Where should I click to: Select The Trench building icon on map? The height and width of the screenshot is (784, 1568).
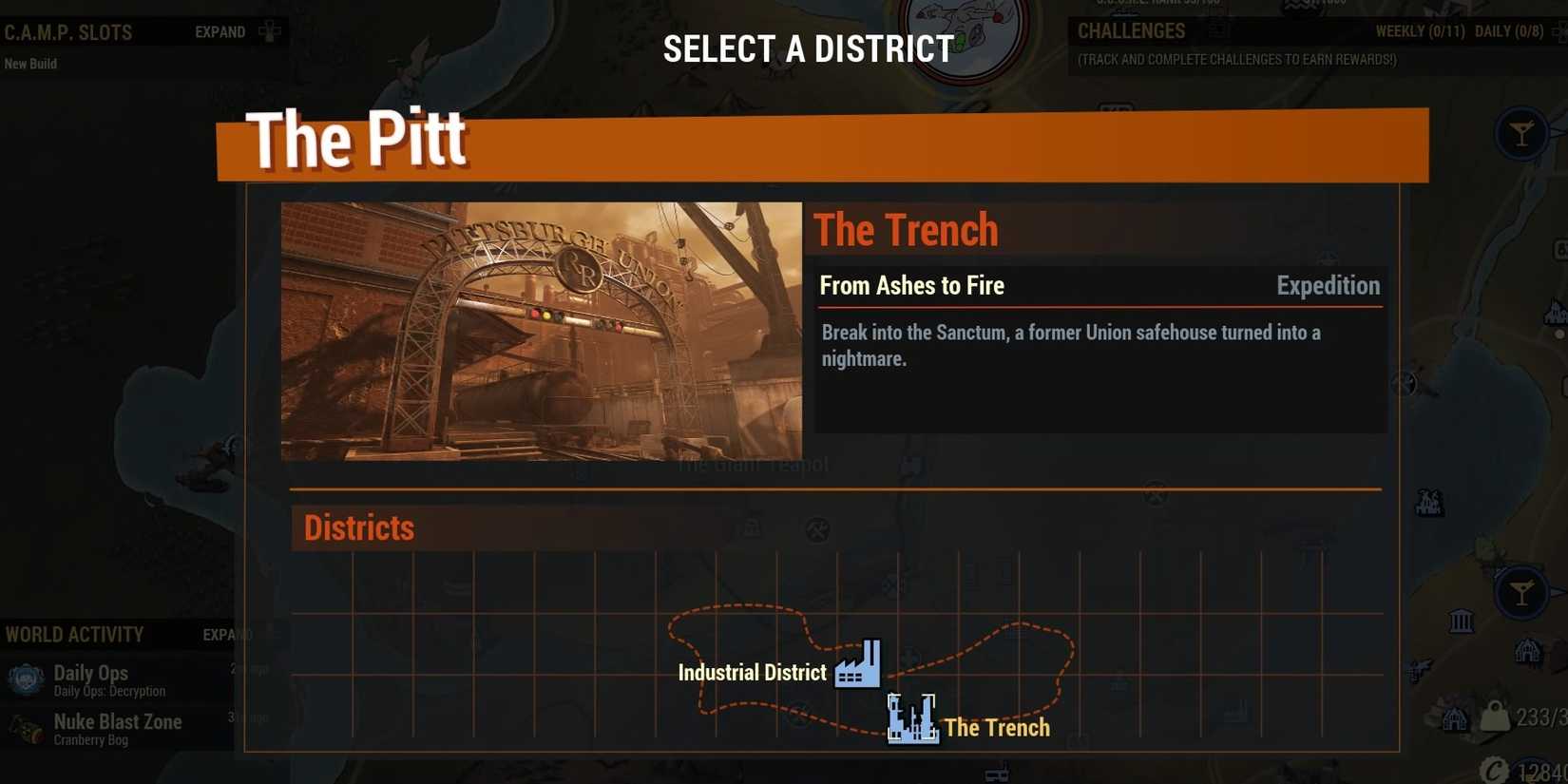[911, 717]
